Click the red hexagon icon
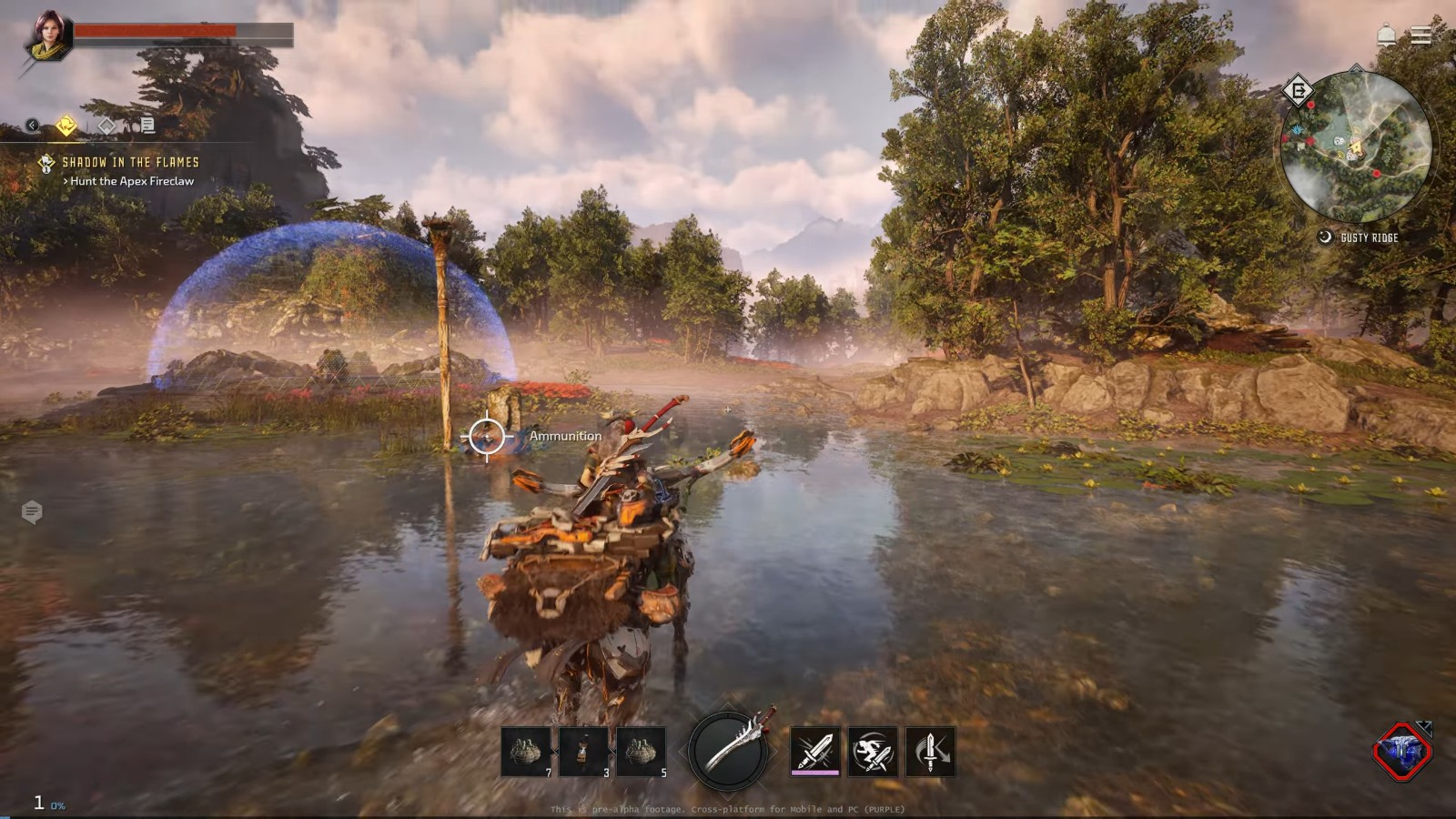 point(1401,752)
